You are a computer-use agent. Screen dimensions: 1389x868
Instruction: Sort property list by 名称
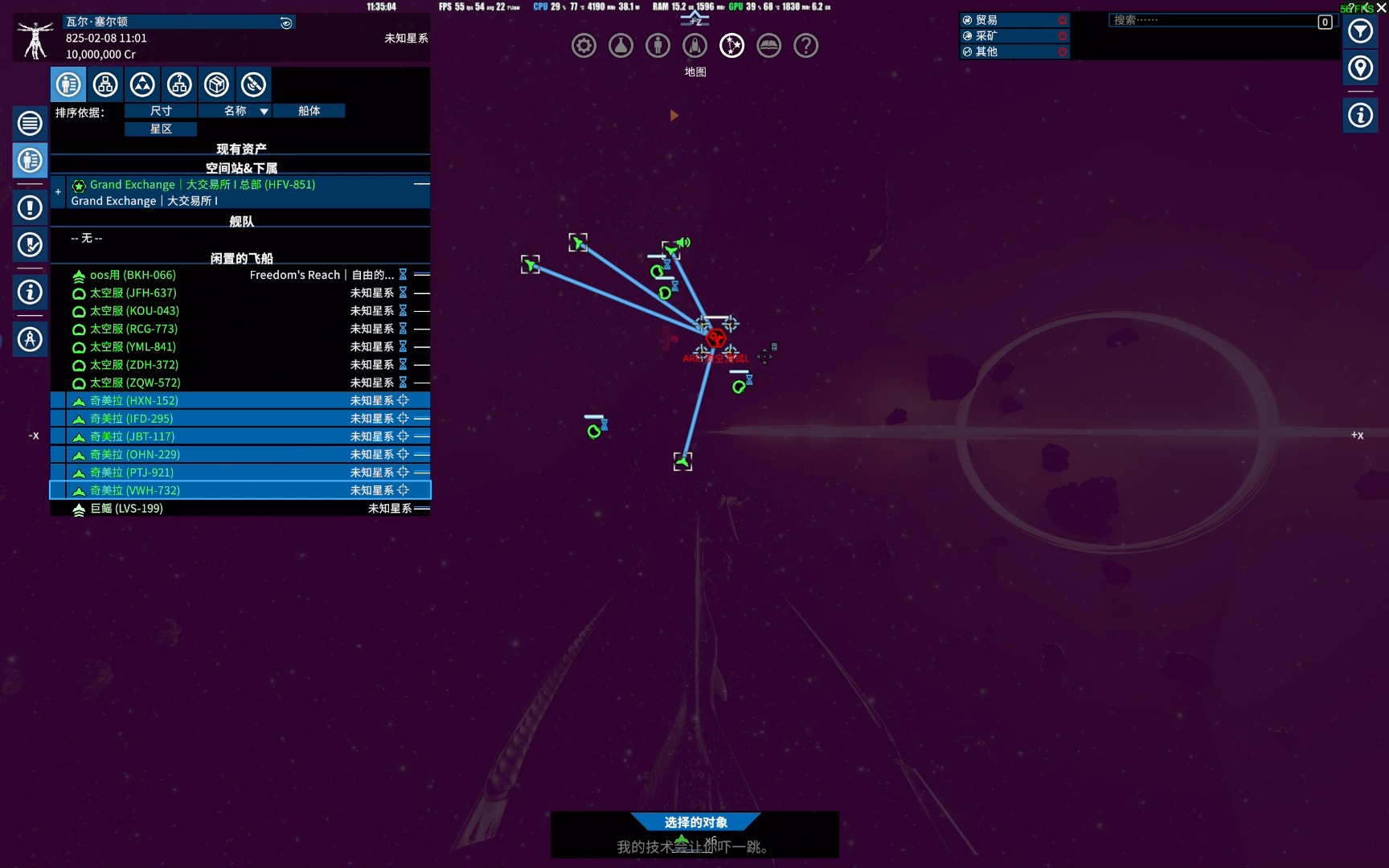pos(235,111)
